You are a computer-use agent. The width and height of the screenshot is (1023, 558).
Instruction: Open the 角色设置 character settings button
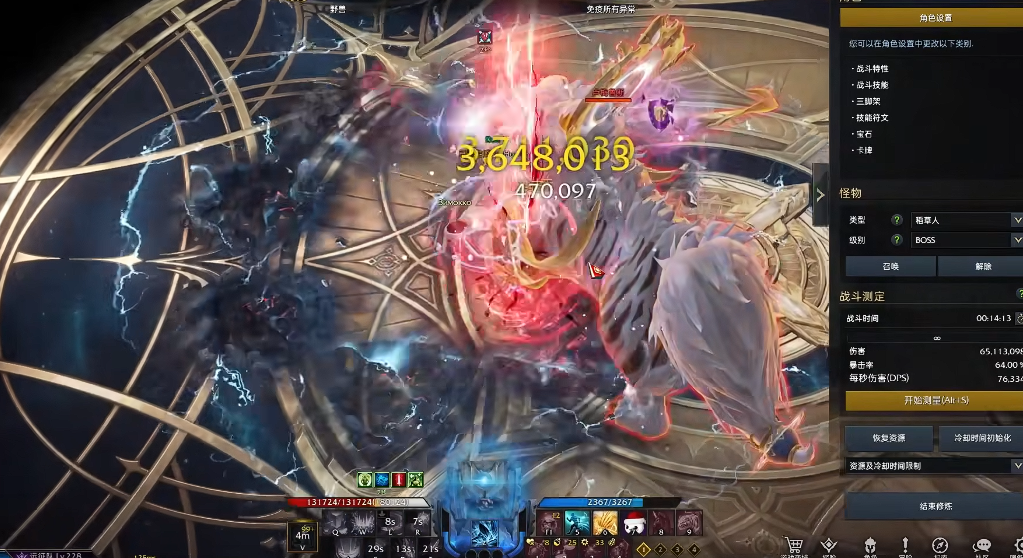point(929,18)
